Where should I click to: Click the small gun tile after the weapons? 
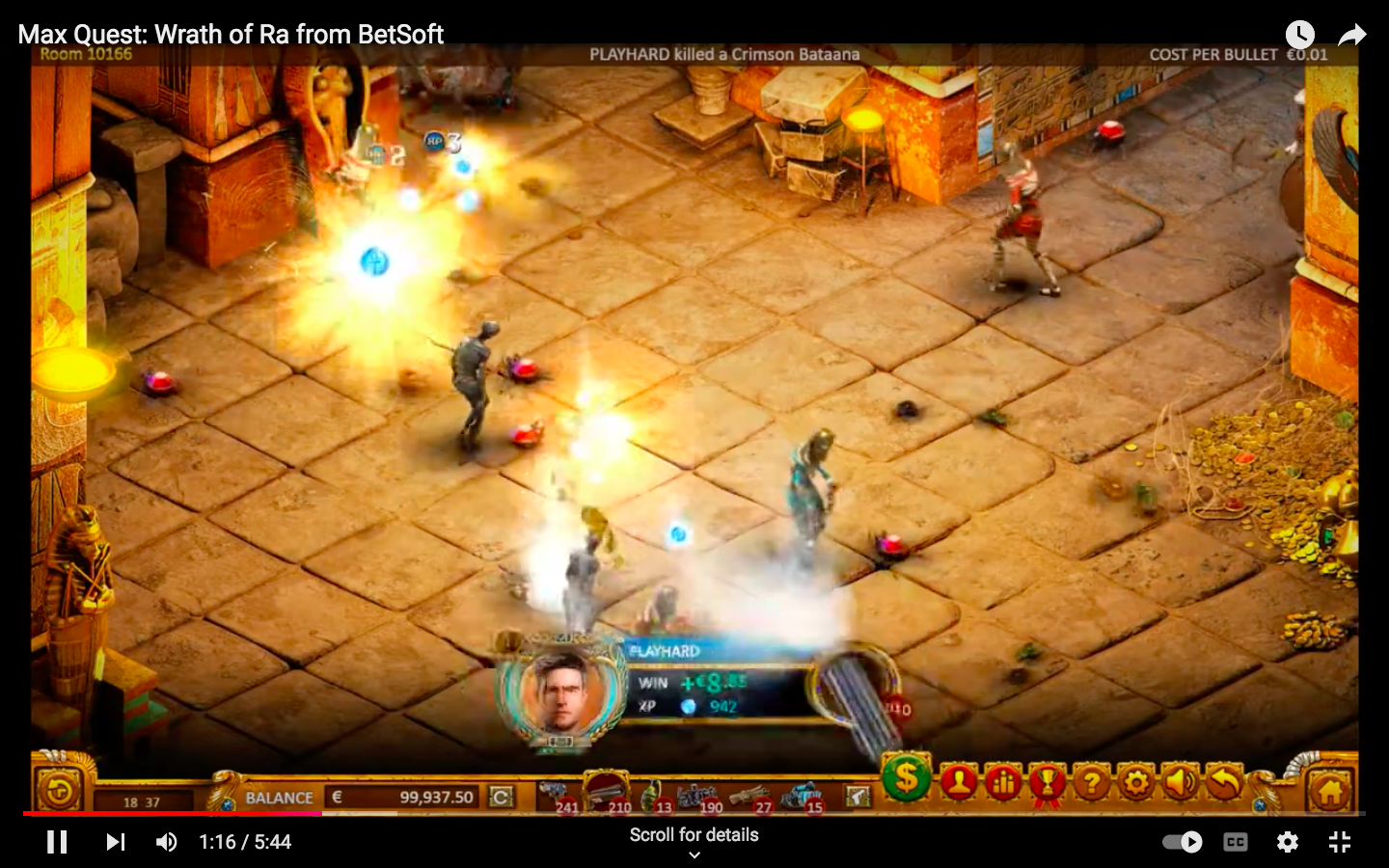pos(856,797)
